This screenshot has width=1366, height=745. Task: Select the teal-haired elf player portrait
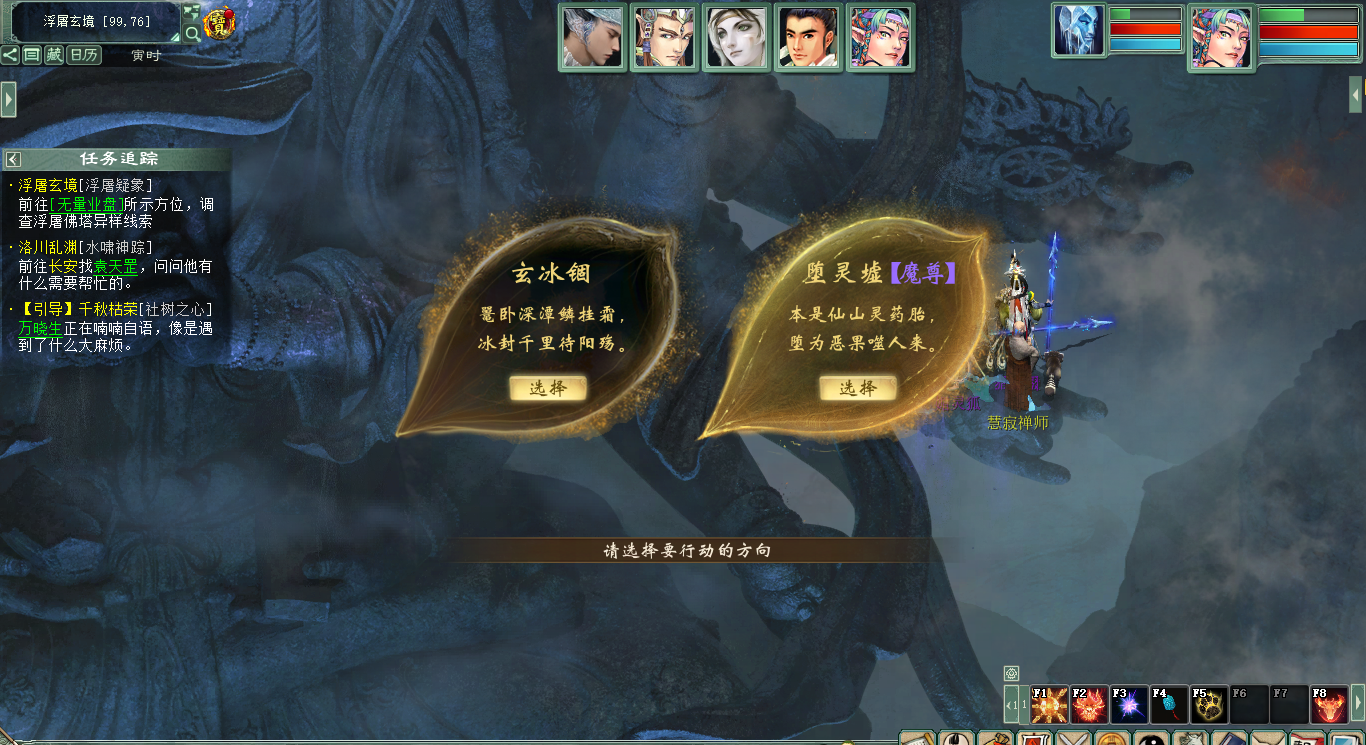[1220, 38]
